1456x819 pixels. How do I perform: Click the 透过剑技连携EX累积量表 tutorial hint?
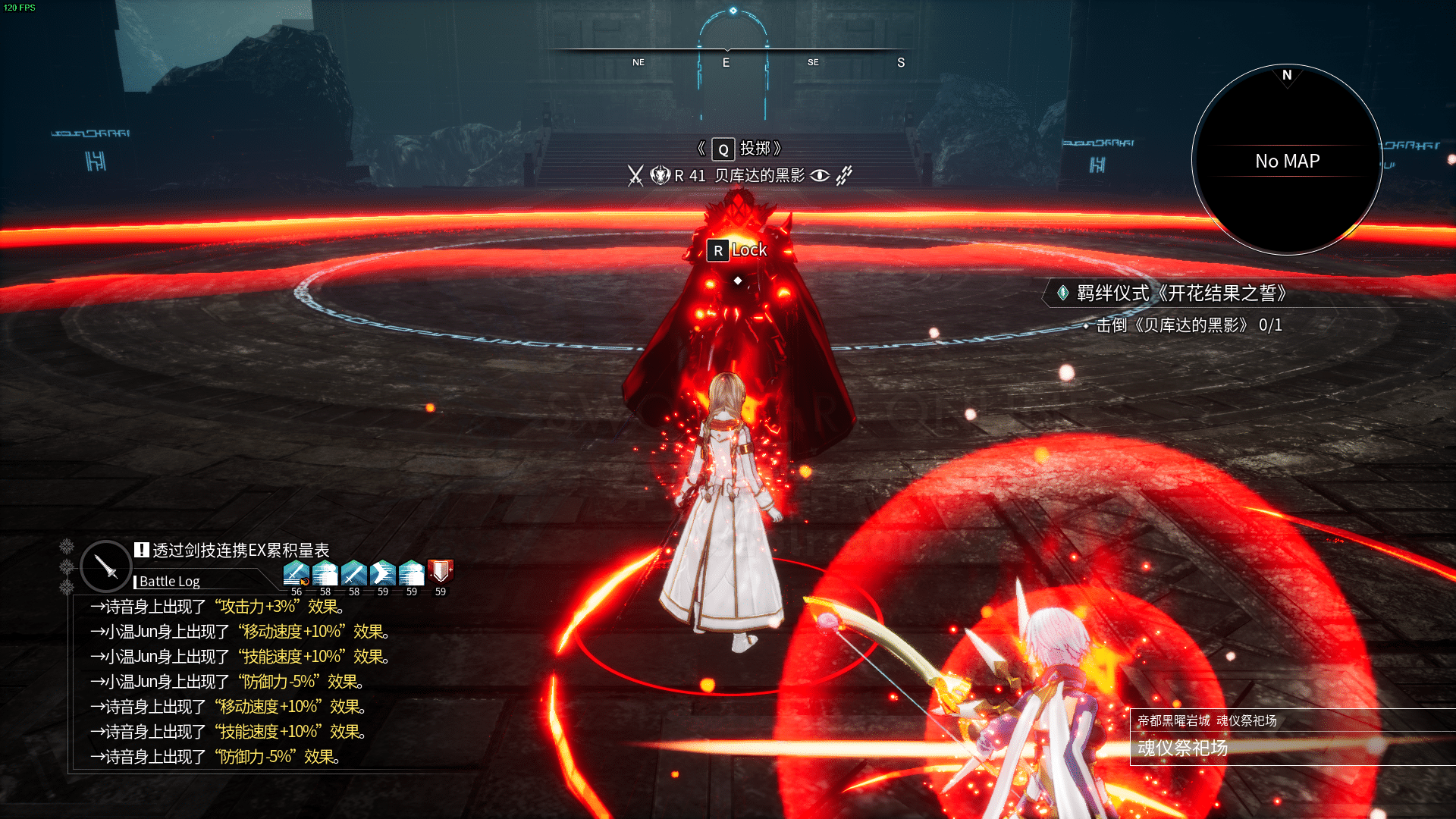pos(240,551)
